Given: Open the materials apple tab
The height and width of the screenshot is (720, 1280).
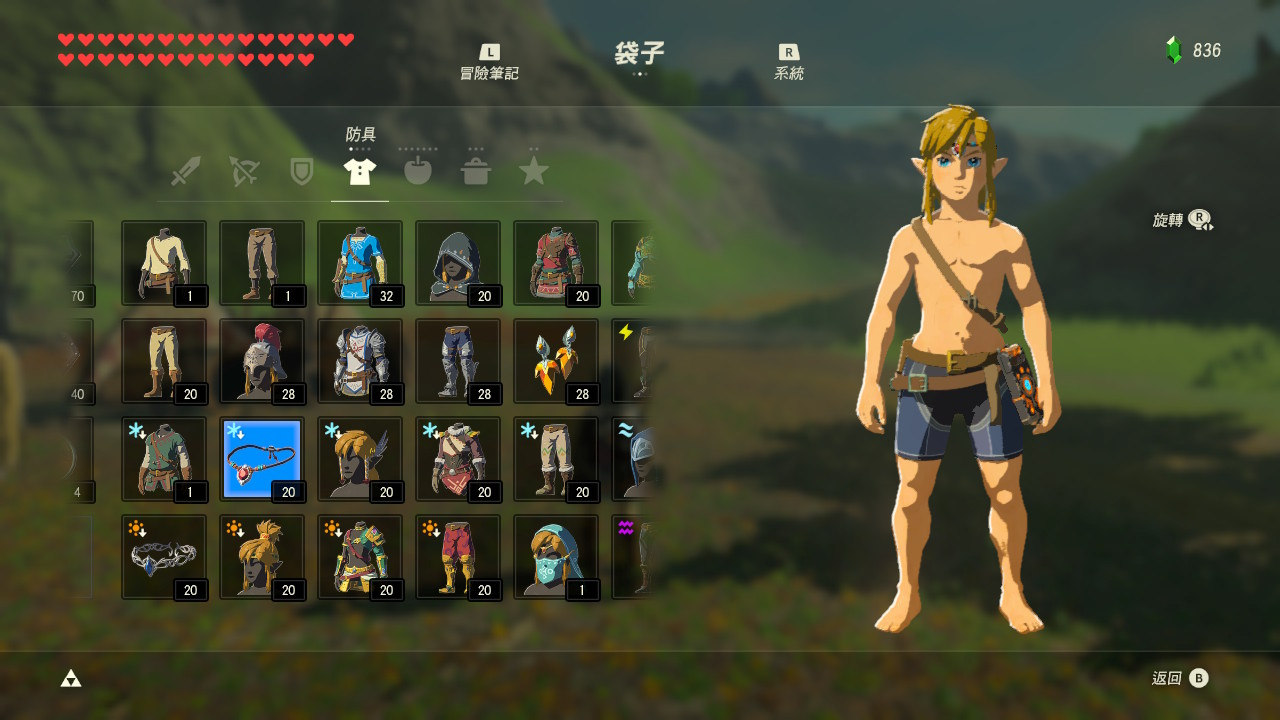Looking at the screenshot, I should coord(418,171).
